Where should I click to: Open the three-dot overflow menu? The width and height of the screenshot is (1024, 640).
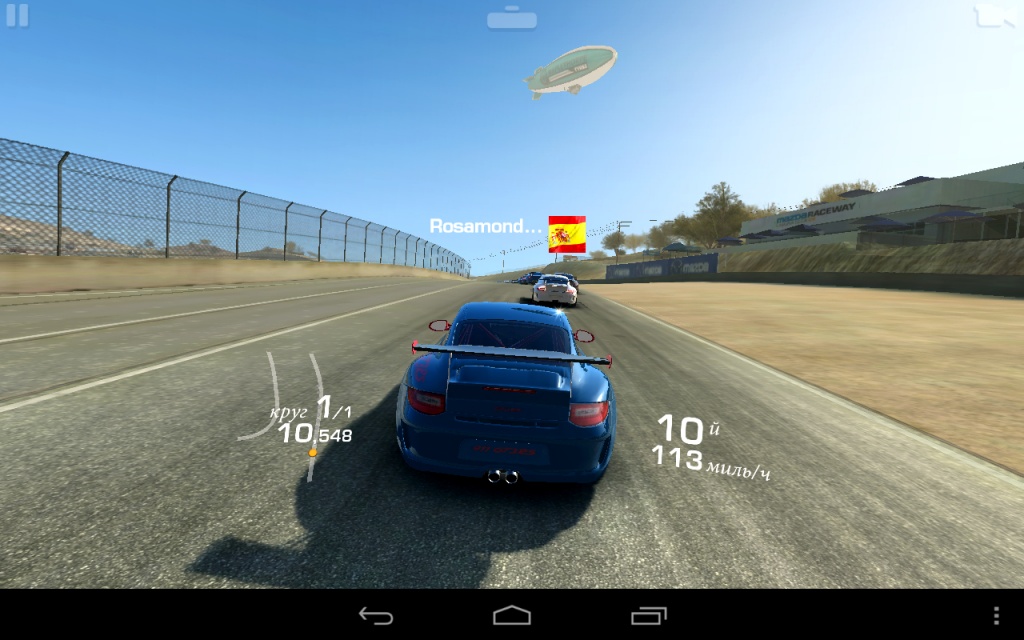(996, 615)
